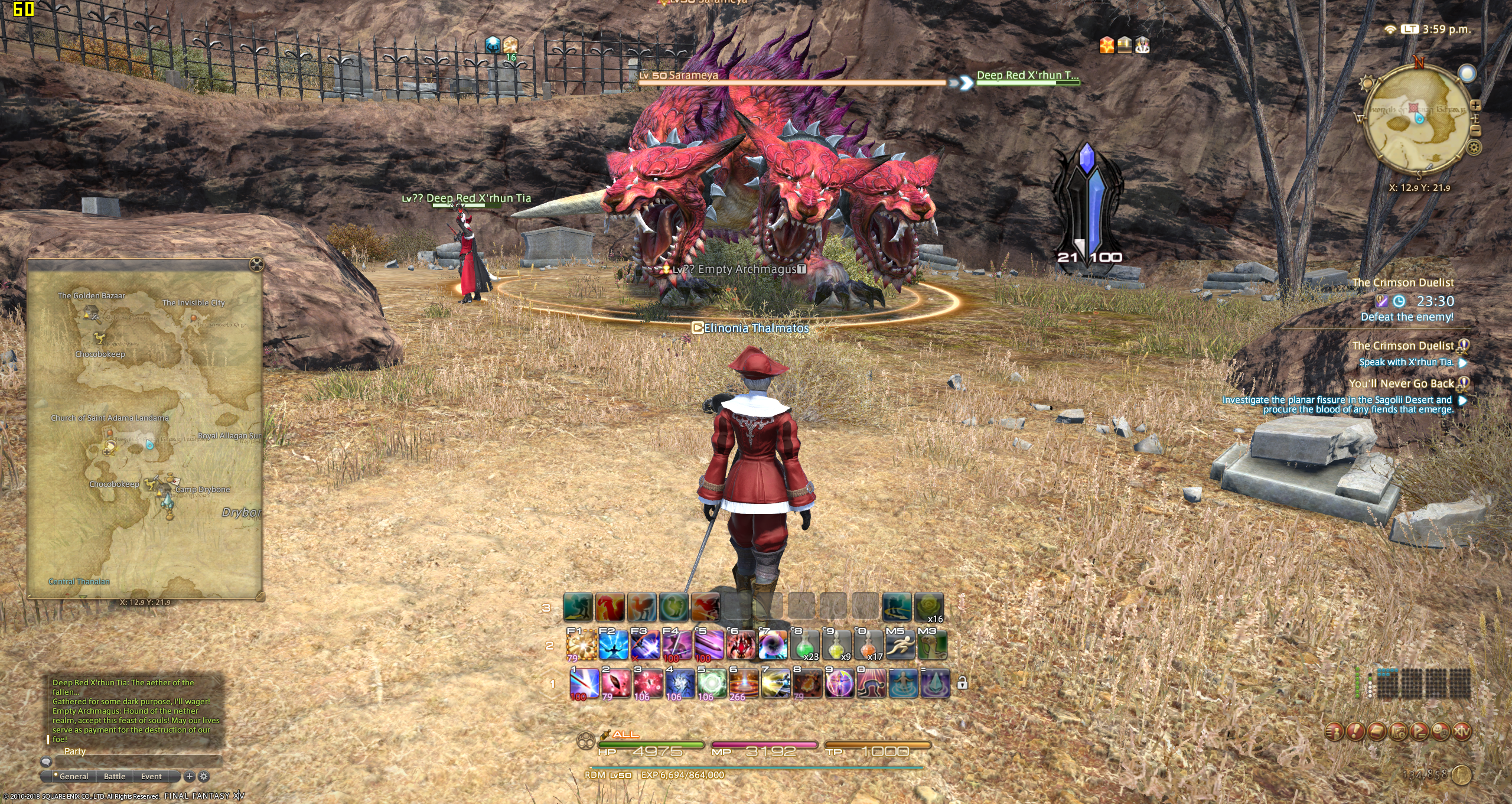Open the smiley-faces Social menu
Image resolution: width=1512 pixels, height=804 pixels.
(1441, 732)
